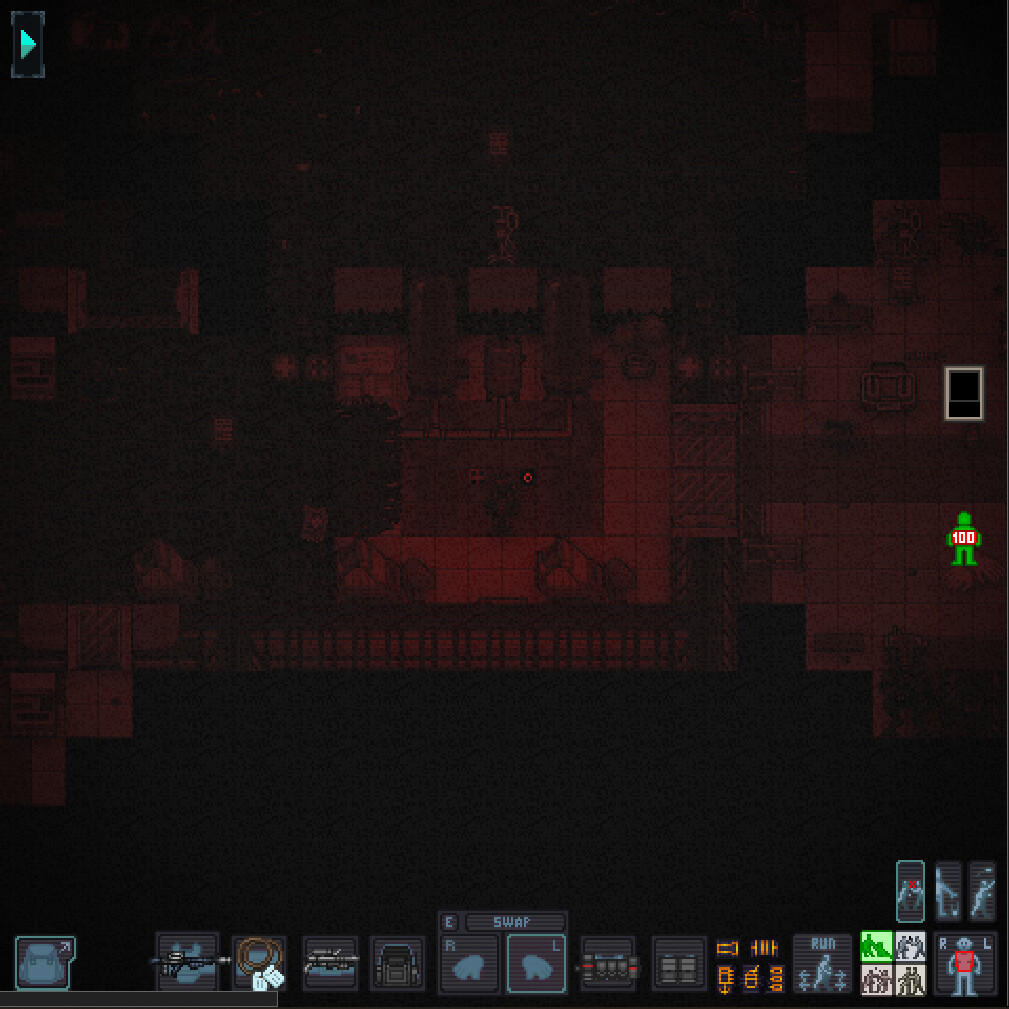Screen dimensions: 1009x1009
Task: Click the SWAP hands button
Action: point(513,922)
